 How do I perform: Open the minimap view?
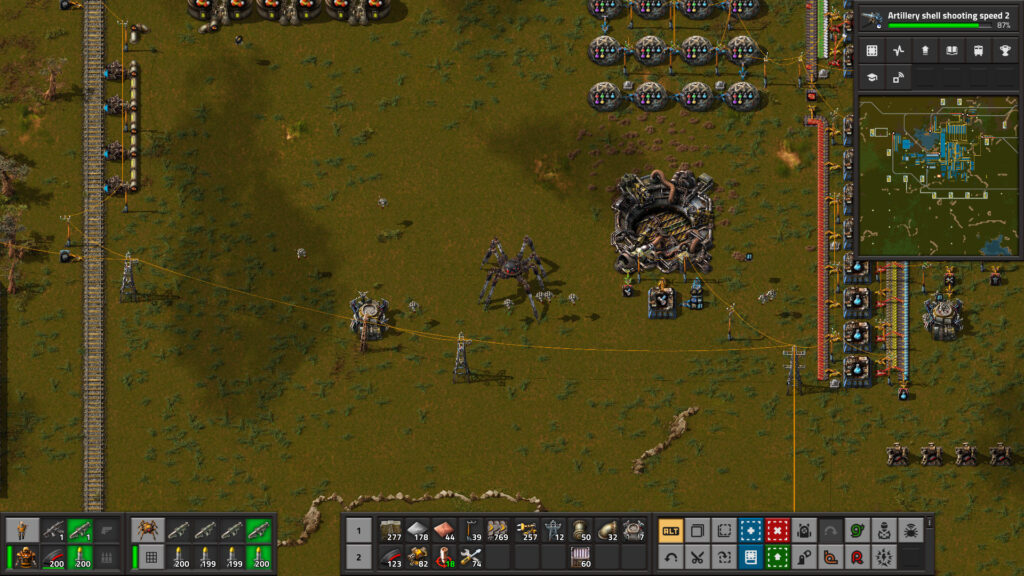(x=935, y=177)
